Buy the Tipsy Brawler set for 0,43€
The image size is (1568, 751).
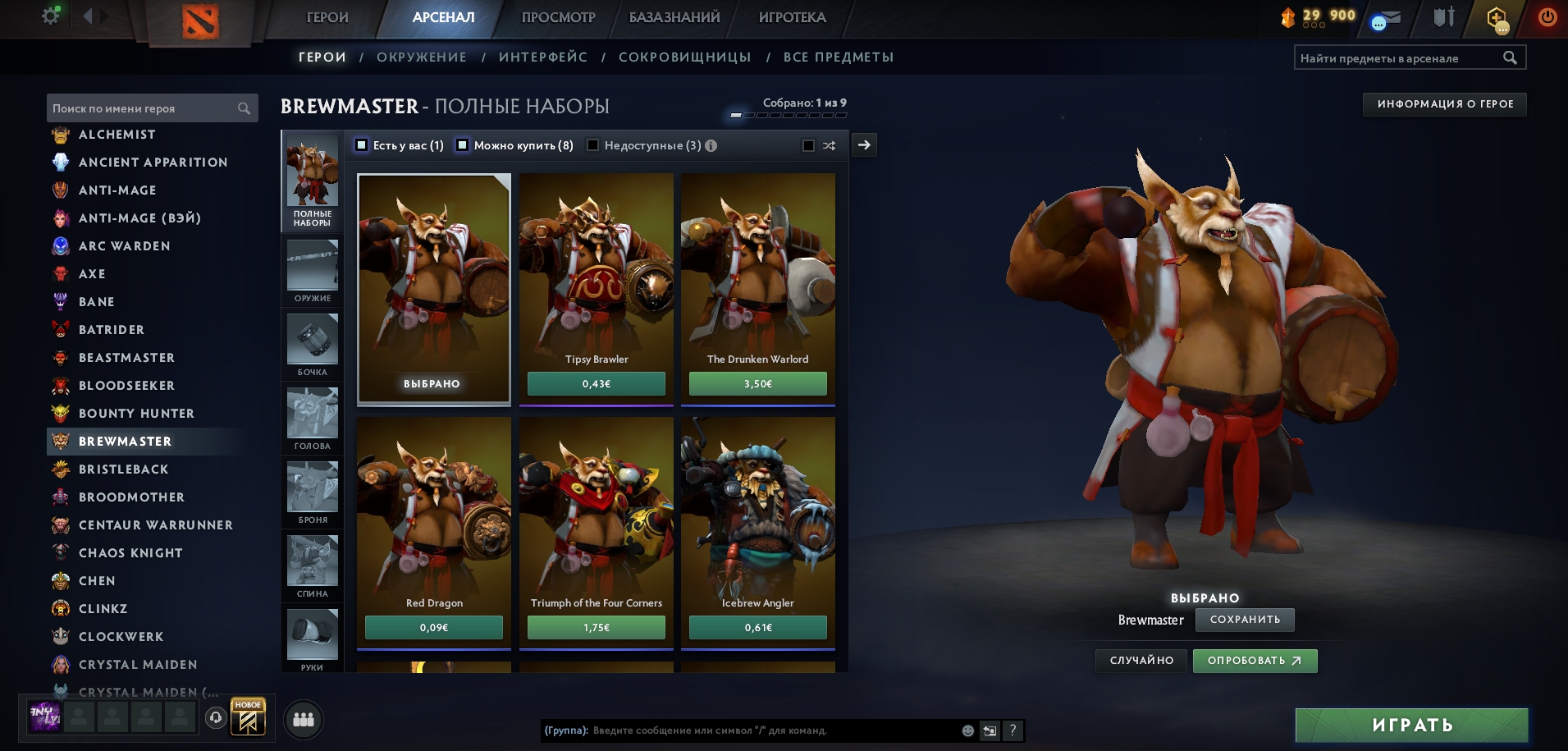pos(596,384)
